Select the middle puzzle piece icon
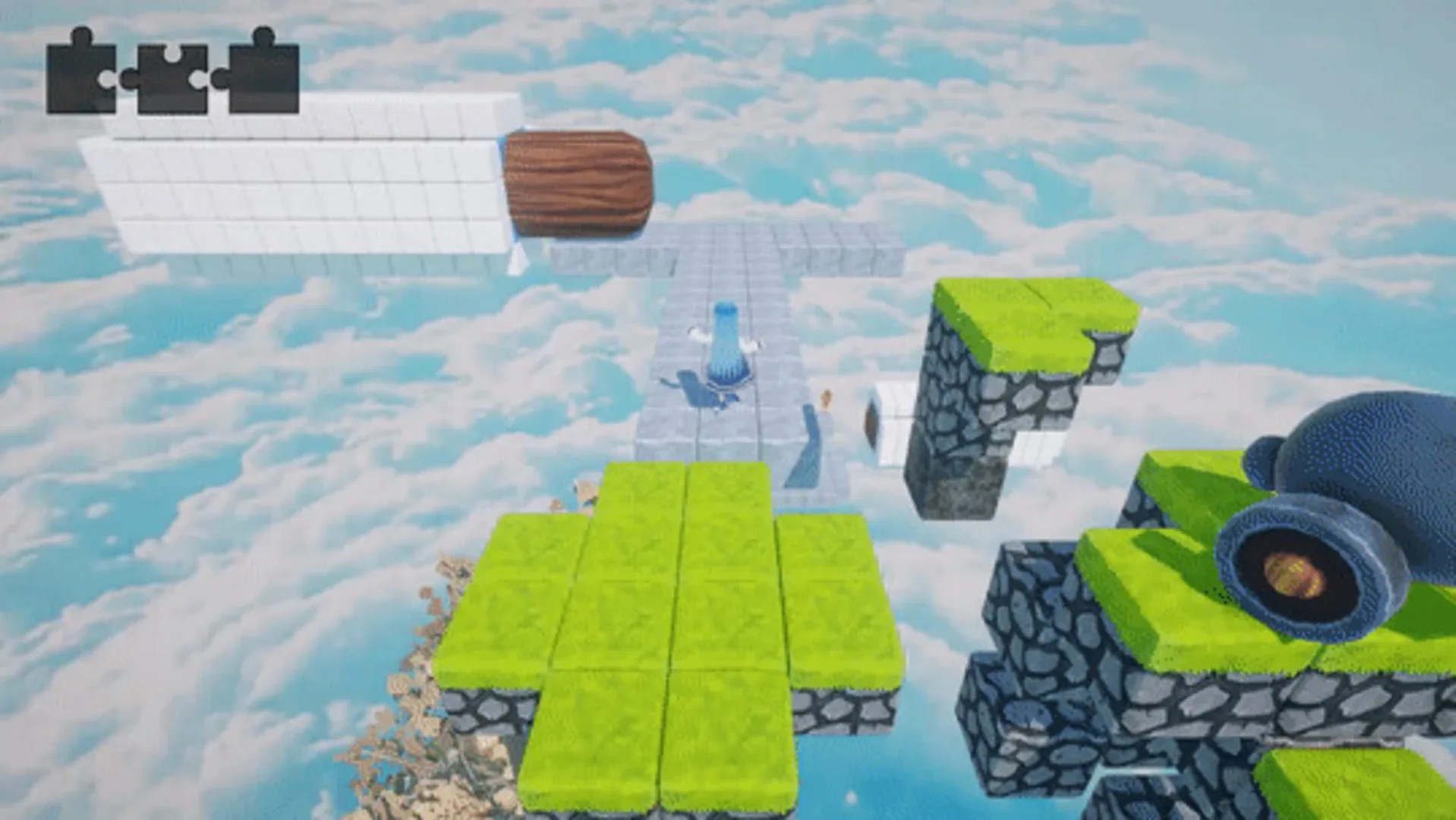Screen dimensions: 1456x820 tap(173, 76)
